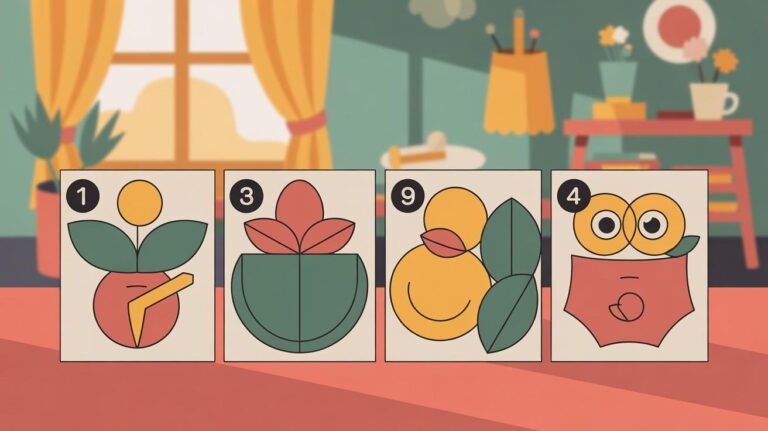The height and width of the screenshot is (431, 768).
Task: Pick card 9 with yellow circles and leaves
Action: [462, 265]
